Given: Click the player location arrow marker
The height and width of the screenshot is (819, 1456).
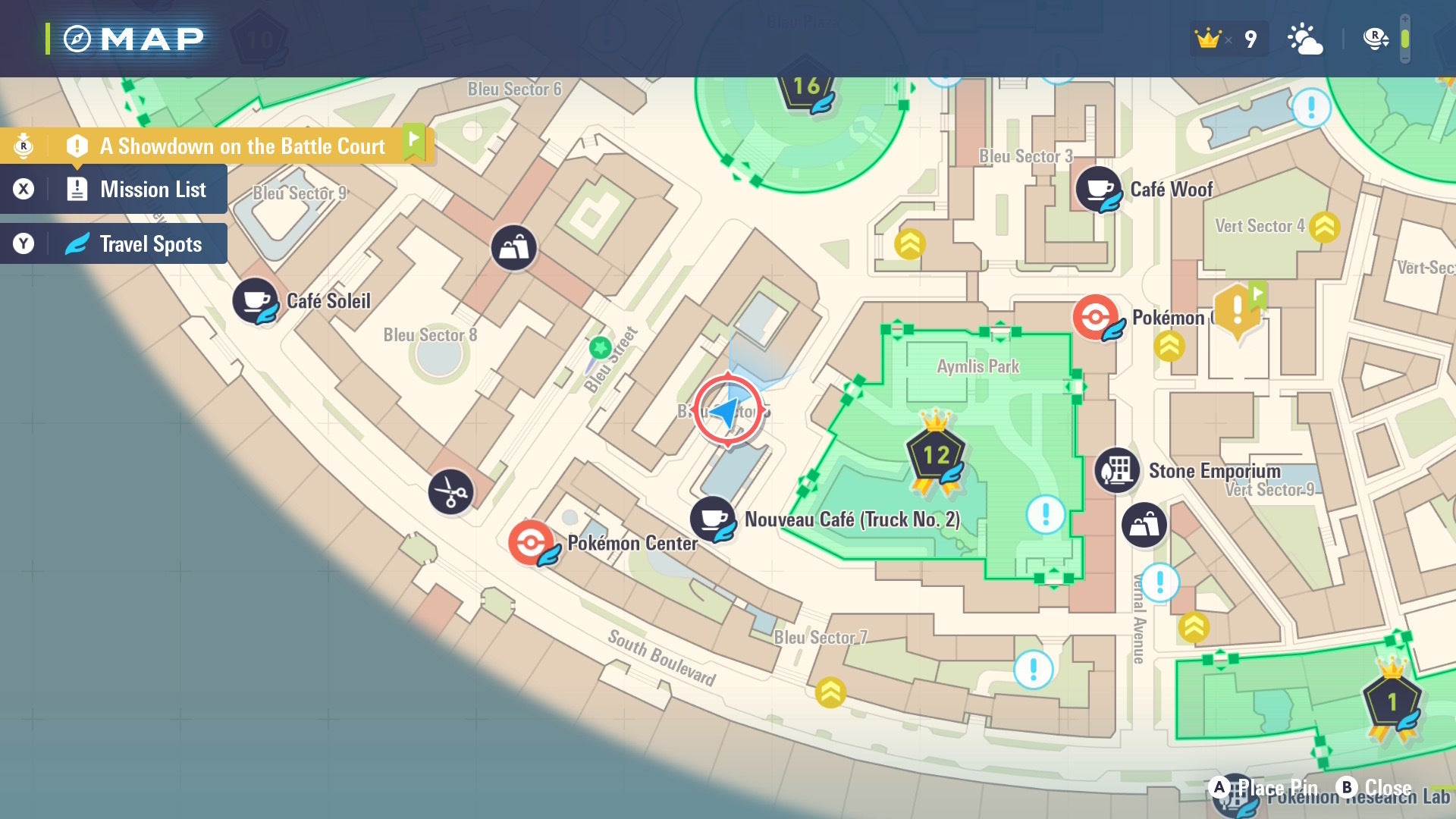Looking at the screenshot, I should (x=727, y=411).
